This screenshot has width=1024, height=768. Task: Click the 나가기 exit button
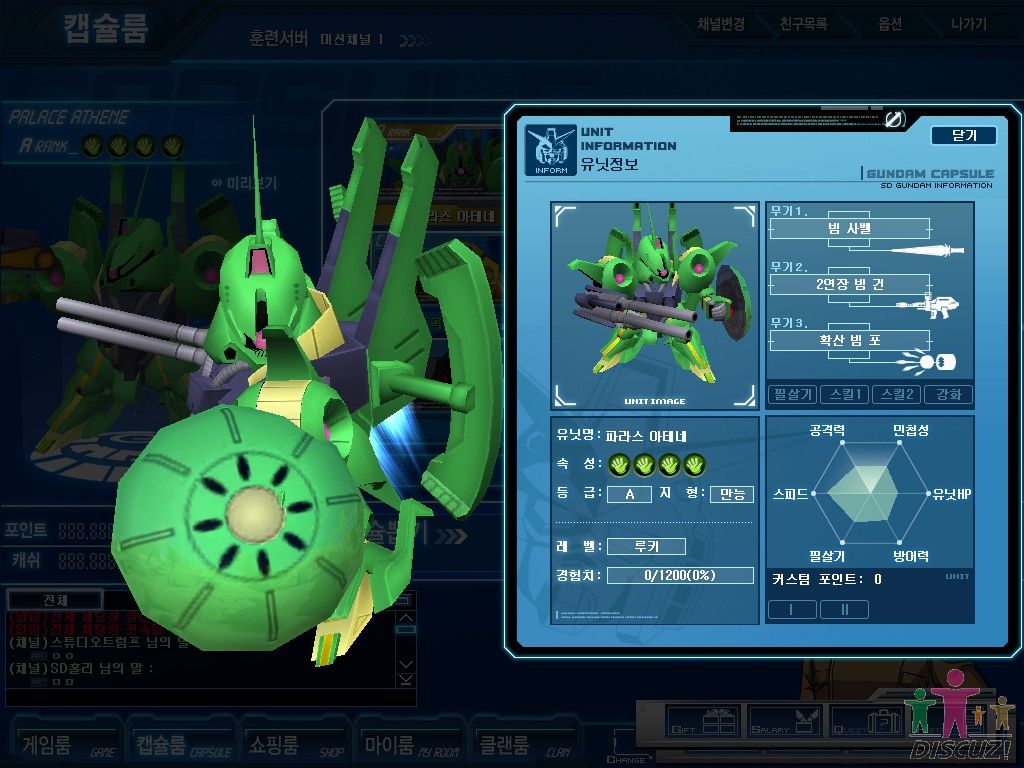[x=968, y=24]
